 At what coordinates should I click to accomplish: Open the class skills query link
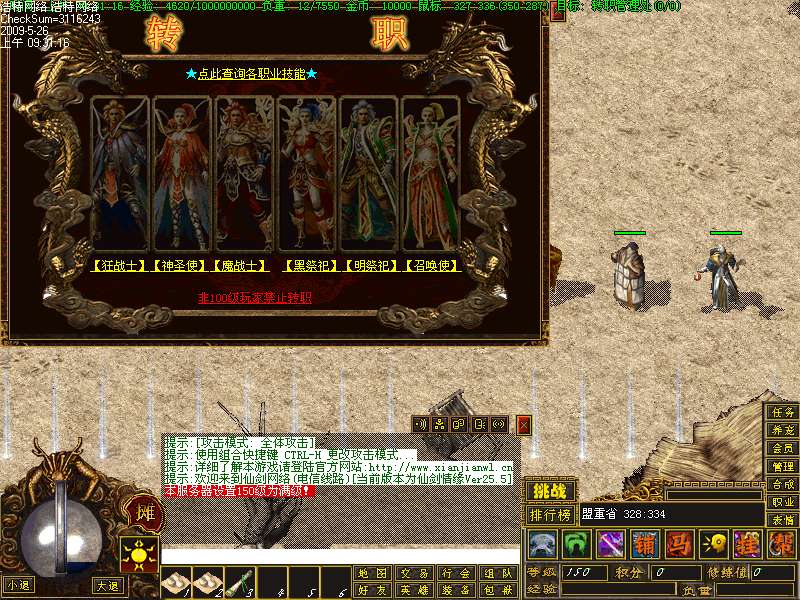(252, 74)
